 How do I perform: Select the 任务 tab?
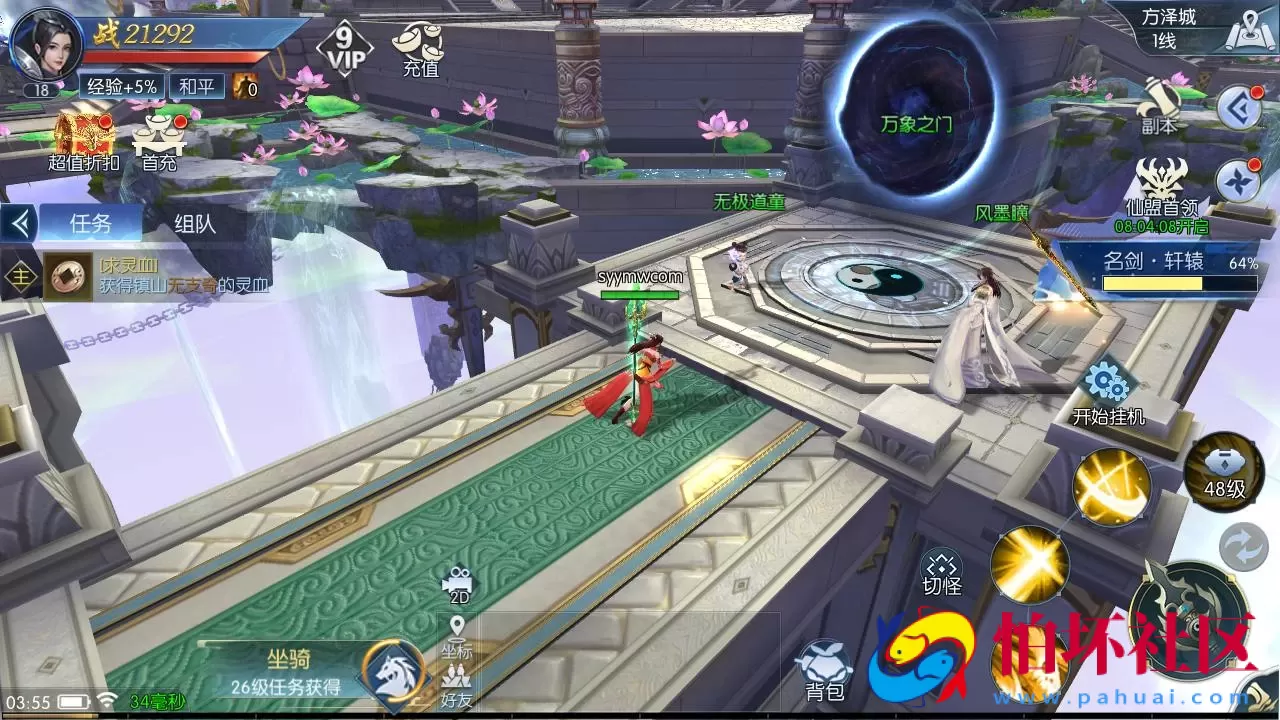[x=88, y=223]
